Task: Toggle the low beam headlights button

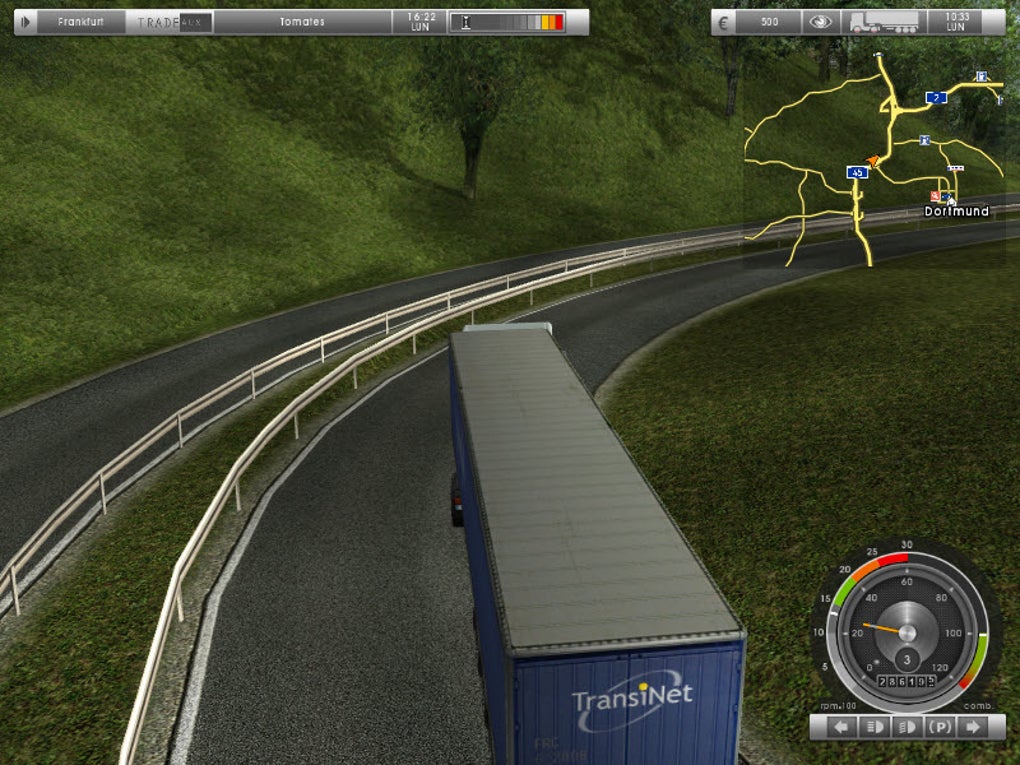Action: click(873, 727)
